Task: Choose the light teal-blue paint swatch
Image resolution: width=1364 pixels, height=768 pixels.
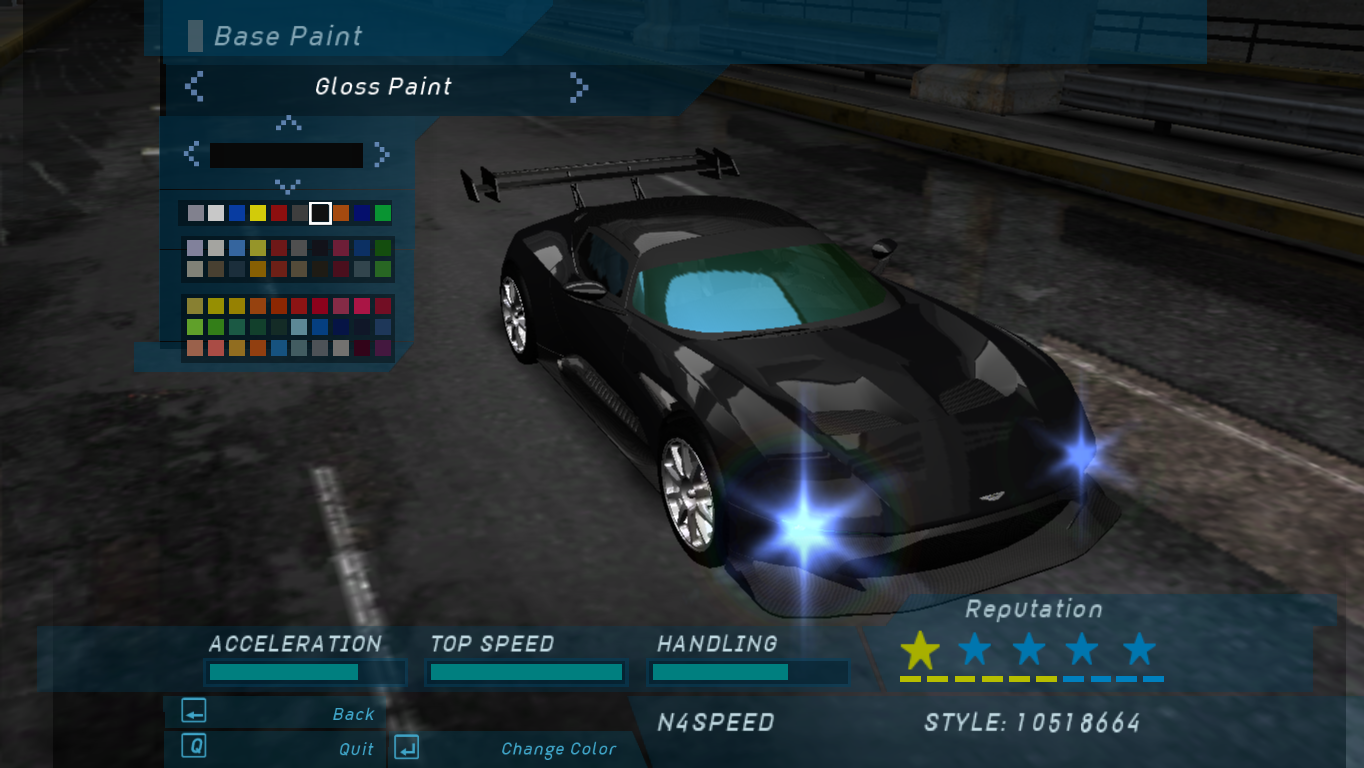Action: [299, 327]
